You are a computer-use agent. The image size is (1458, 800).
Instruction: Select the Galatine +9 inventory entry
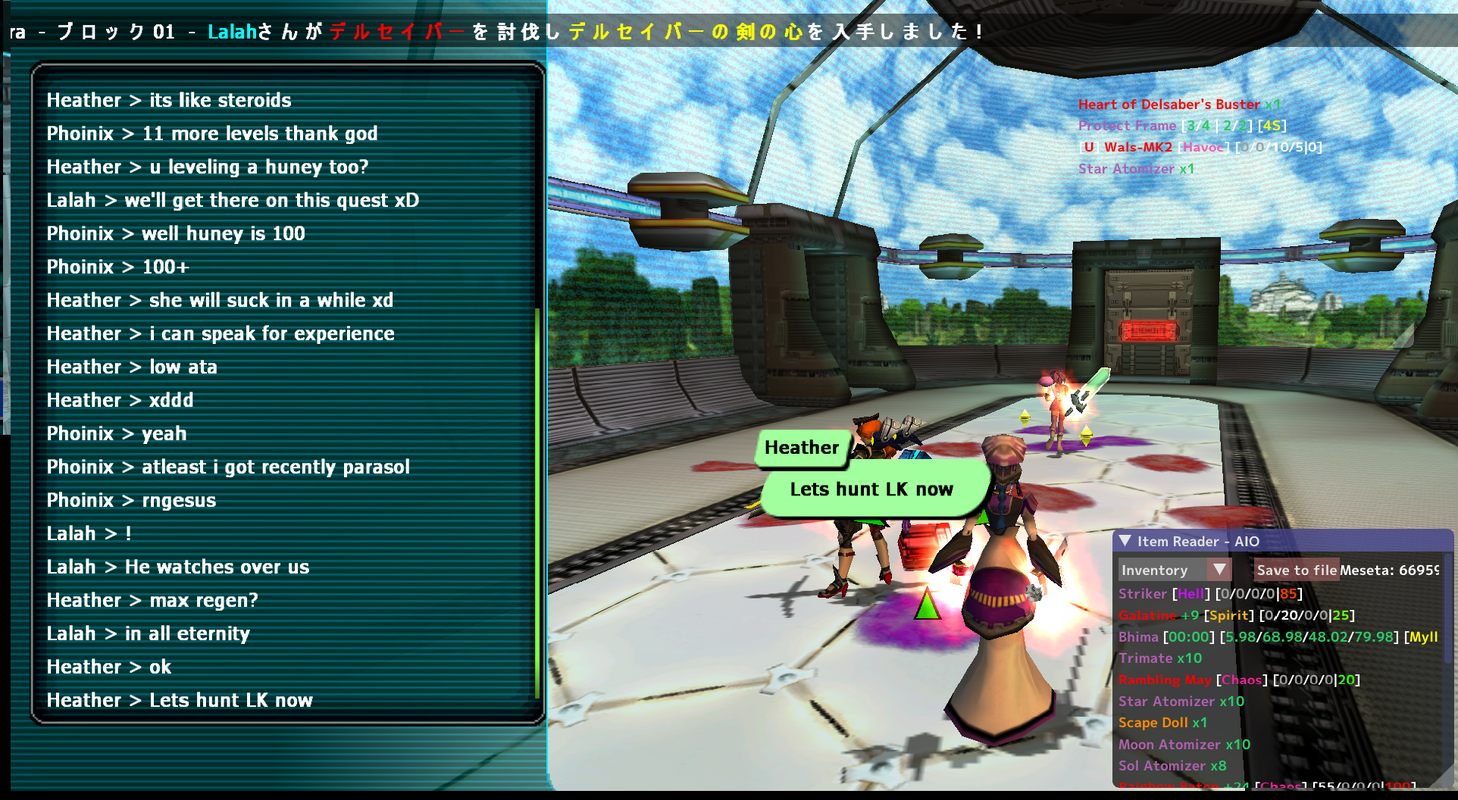(1236, 615)
